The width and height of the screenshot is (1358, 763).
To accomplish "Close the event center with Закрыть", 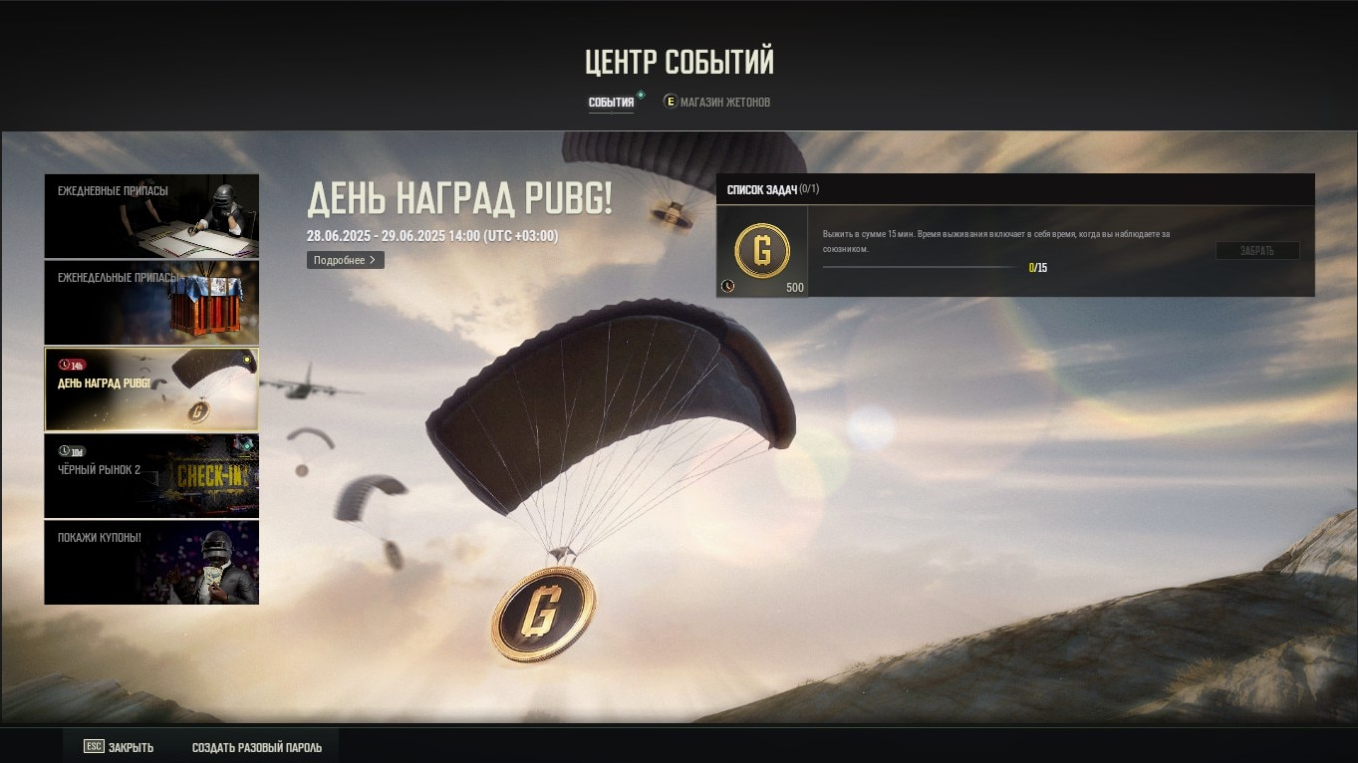I will pyautogui.click(x=119, y=747).
